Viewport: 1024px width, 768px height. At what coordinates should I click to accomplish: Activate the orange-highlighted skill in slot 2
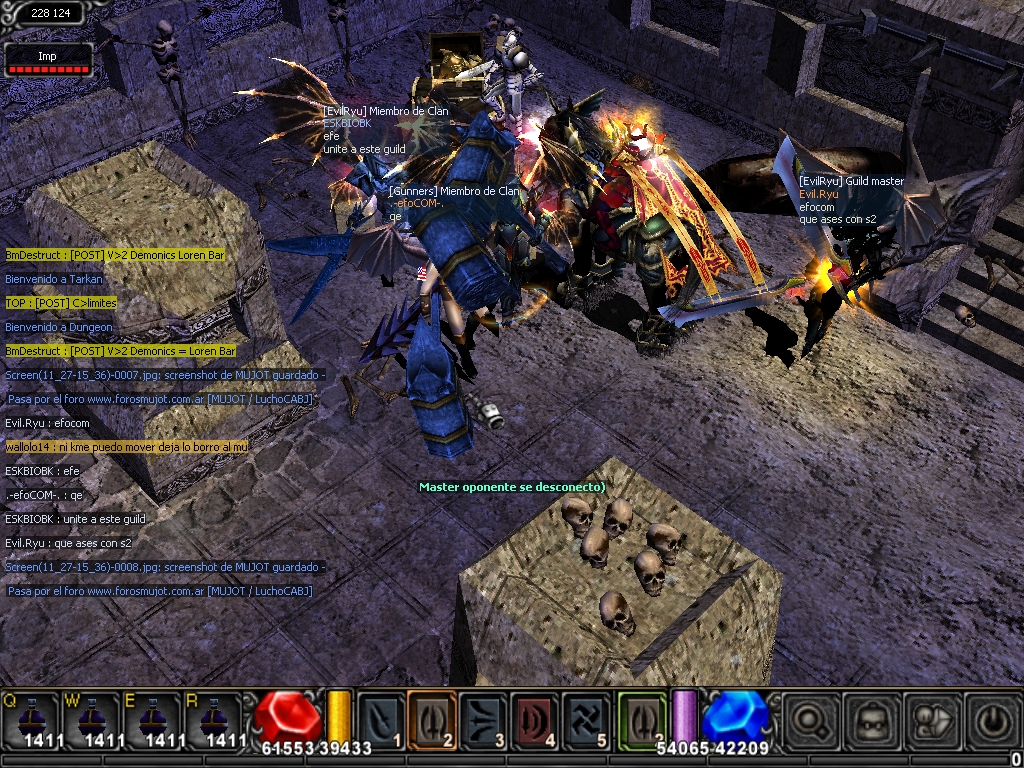(432, 719)
